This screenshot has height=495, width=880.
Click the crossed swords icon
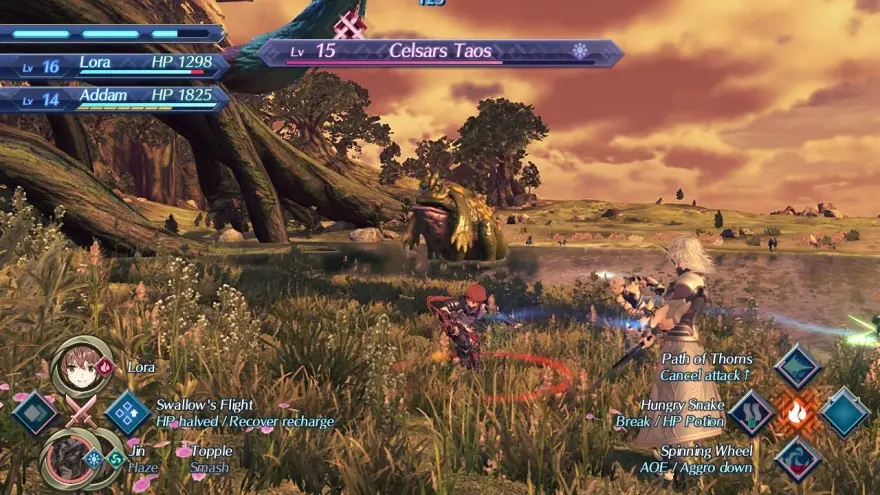point(81,412)
